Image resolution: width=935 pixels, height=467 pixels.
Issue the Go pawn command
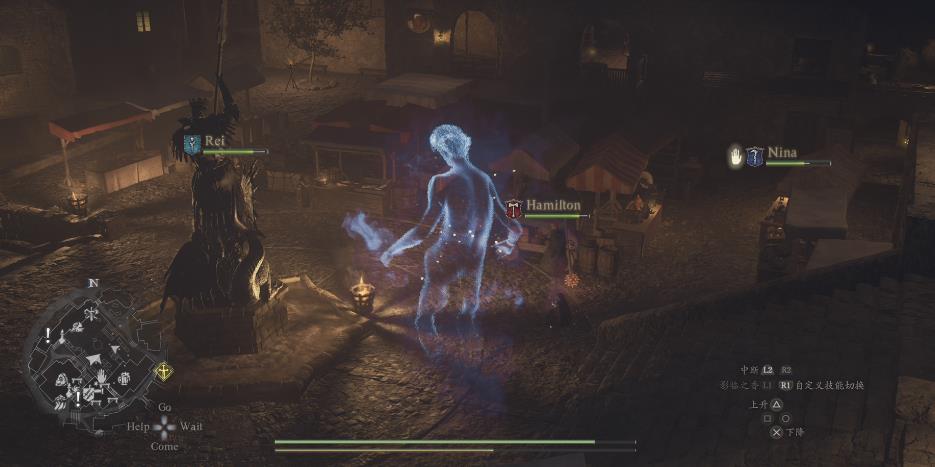point(165,407)
